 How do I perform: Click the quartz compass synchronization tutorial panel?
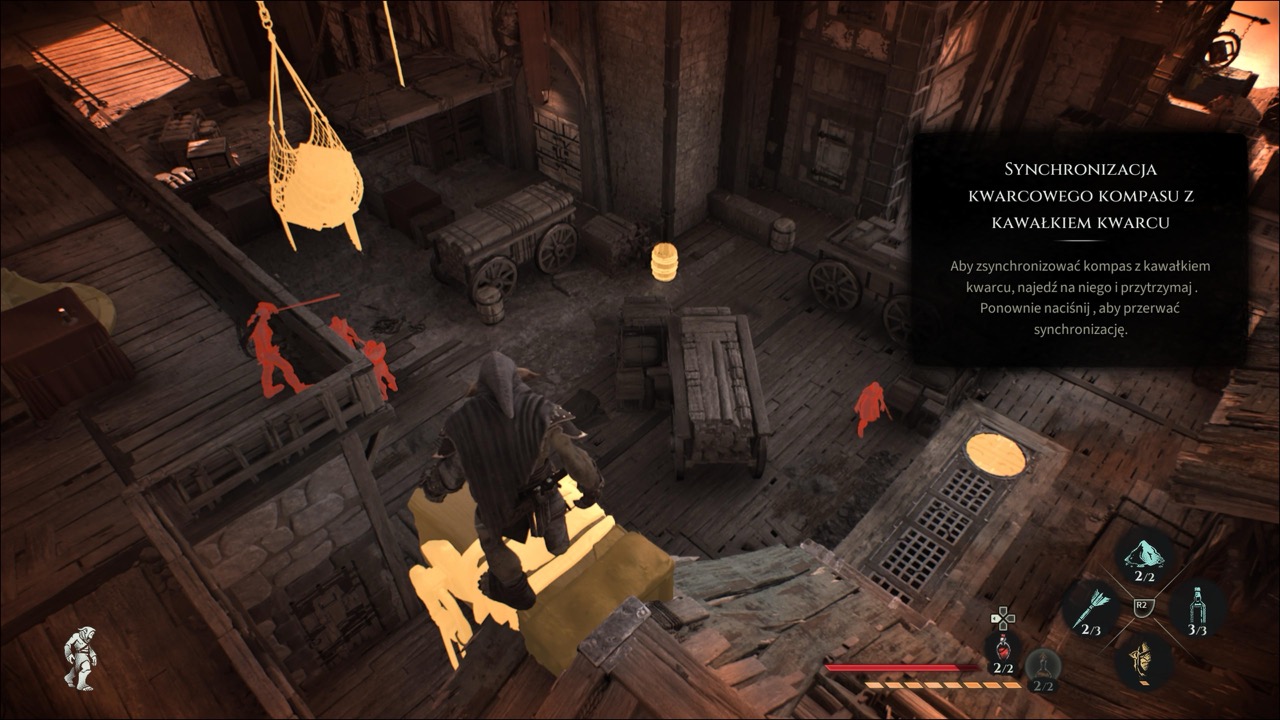click(x=1079, y=250)
